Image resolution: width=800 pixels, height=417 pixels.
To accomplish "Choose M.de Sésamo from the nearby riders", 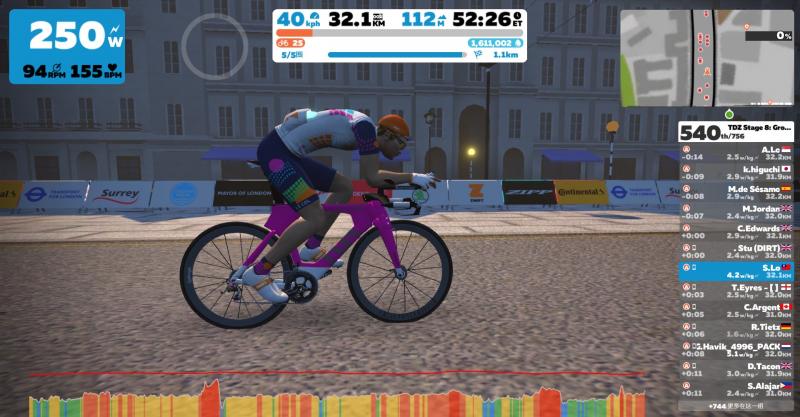I will [x=736, y=191].
